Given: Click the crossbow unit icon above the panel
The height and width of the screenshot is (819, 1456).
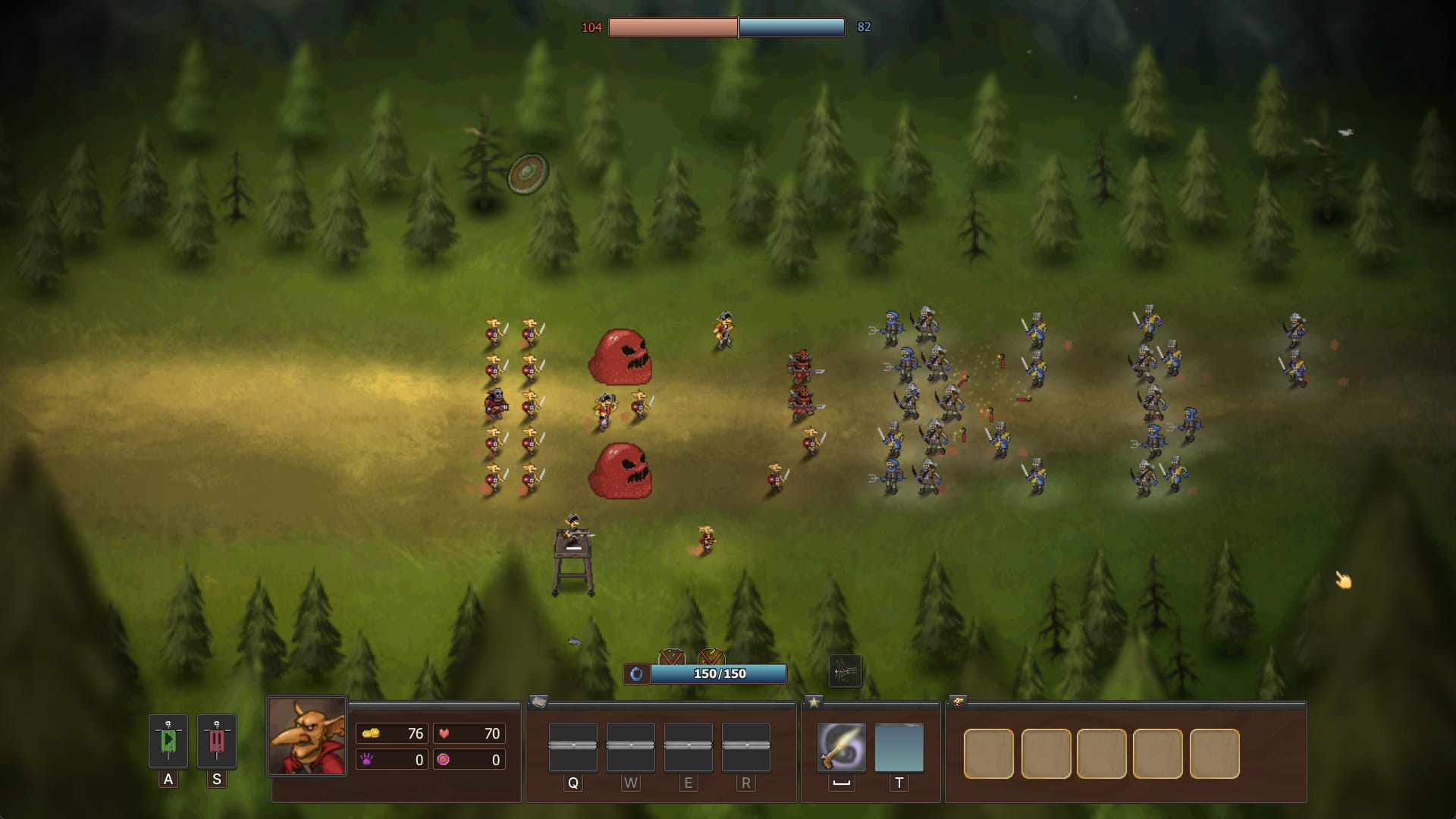Looking at the screenshot, I should pos(845,671).
